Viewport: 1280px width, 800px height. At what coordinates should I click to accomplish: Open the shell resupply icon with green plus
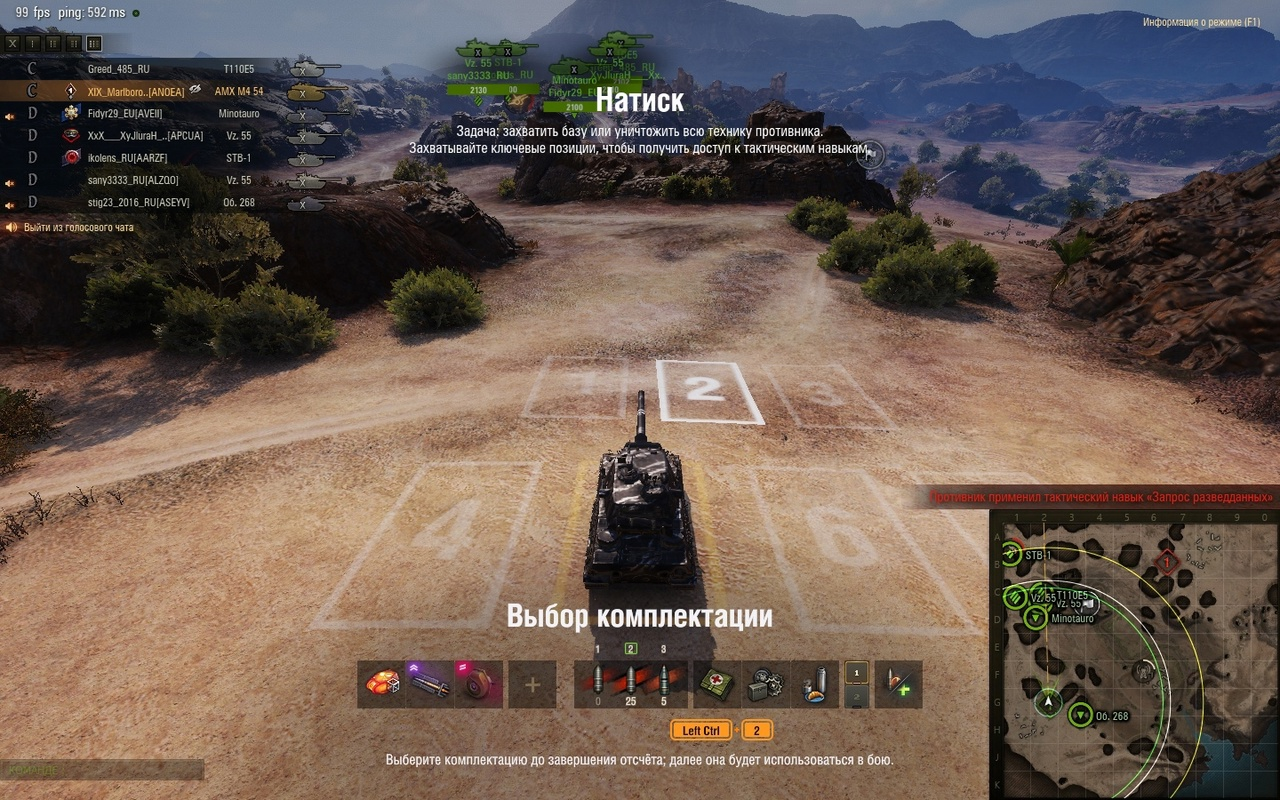(x=898, y=684)
